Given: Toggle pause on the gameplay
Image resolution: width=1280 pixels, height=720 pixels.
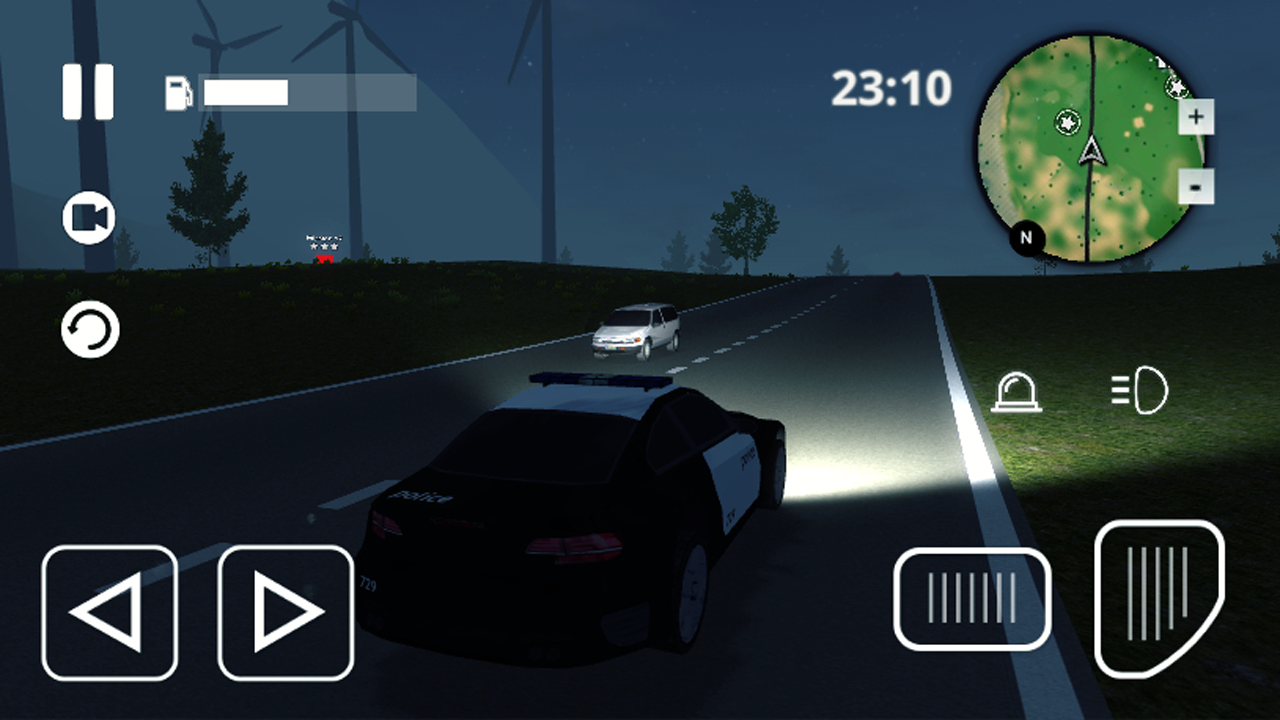Looking at the screenshot, I should (x=88, y=90).
